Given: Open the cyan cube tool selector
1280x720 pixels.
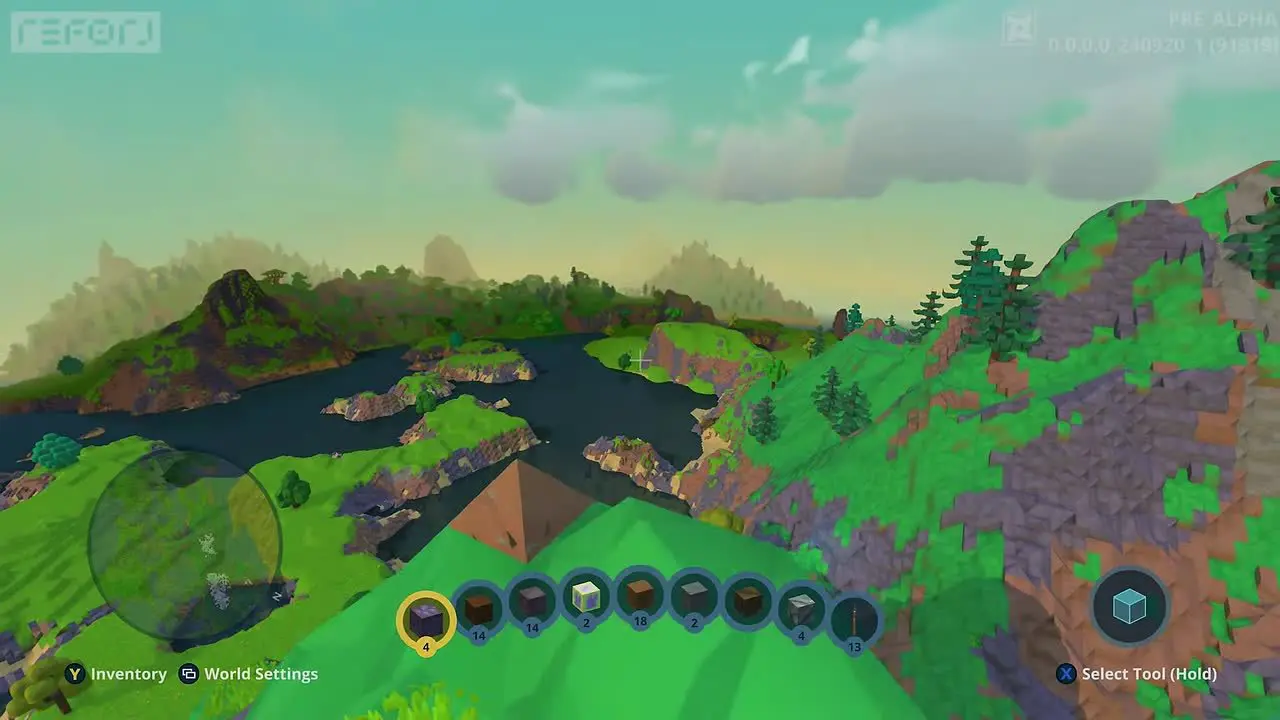Looking at the screenshot, I should tap(1129, 606).
